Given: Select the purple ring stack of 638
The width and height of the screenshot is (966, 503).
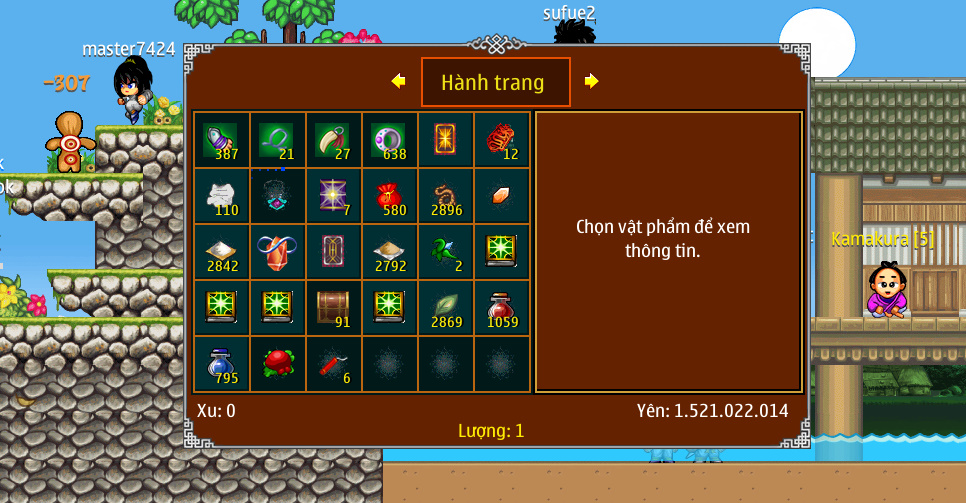Looking at the screenshot, I should [x=389, y=139].
